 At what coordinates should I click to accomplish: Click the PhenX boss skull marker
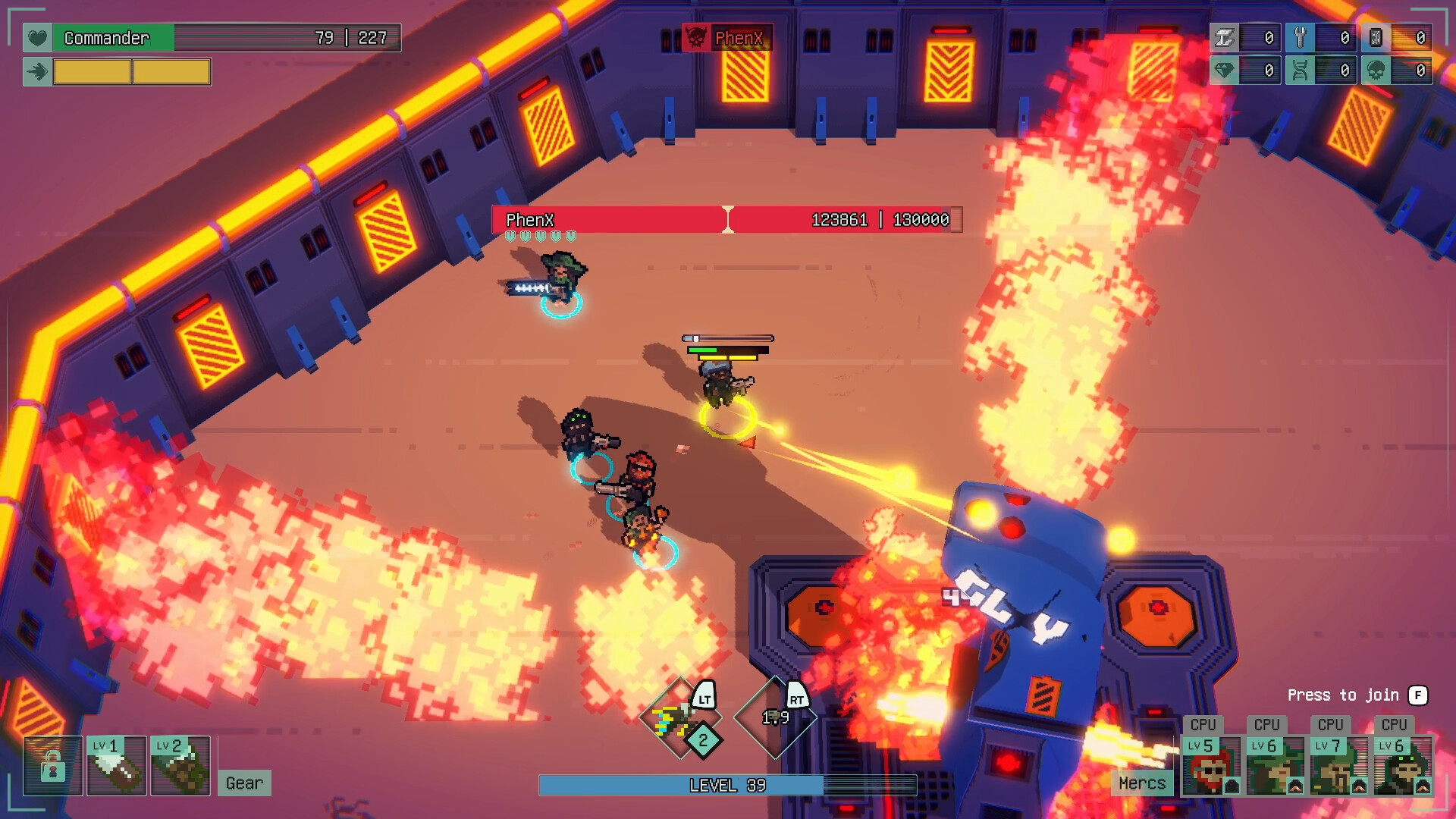tap(695, 37)
